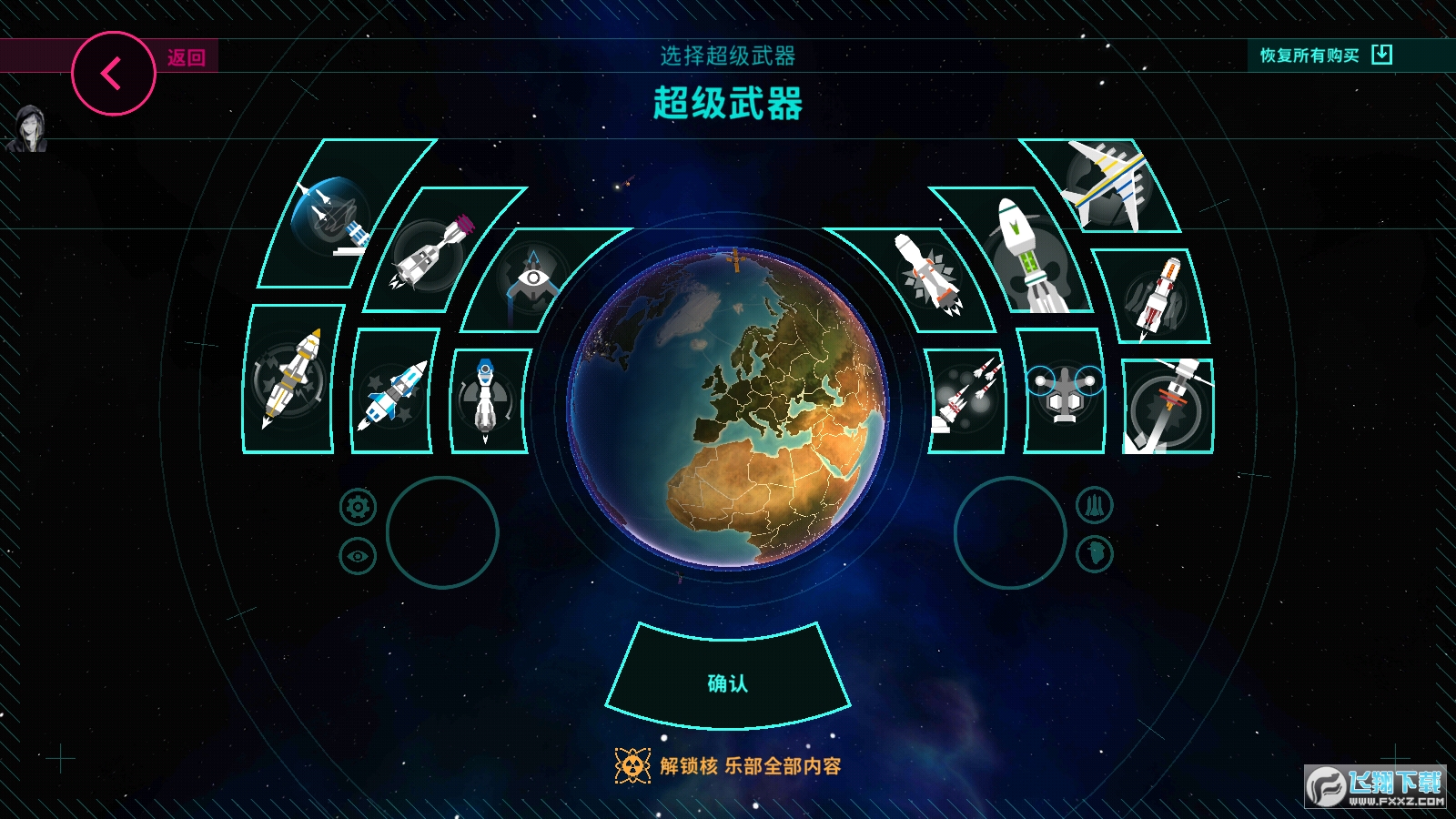Choose the blue-striped rocket with stars
Screen dimensions: 1456x819
coord(393,393)
